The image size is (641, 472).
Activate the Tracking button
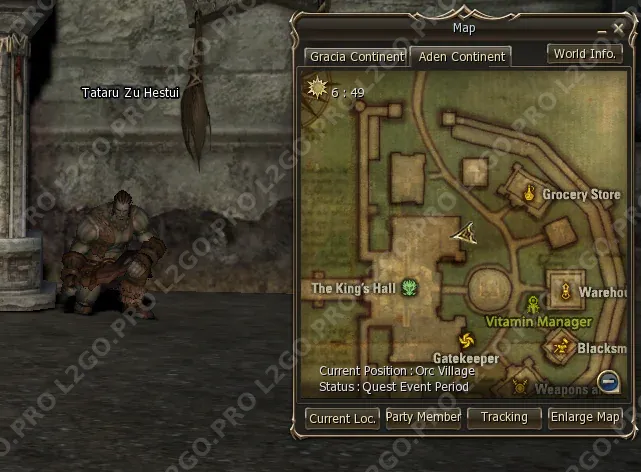click(x=504, y=417)
